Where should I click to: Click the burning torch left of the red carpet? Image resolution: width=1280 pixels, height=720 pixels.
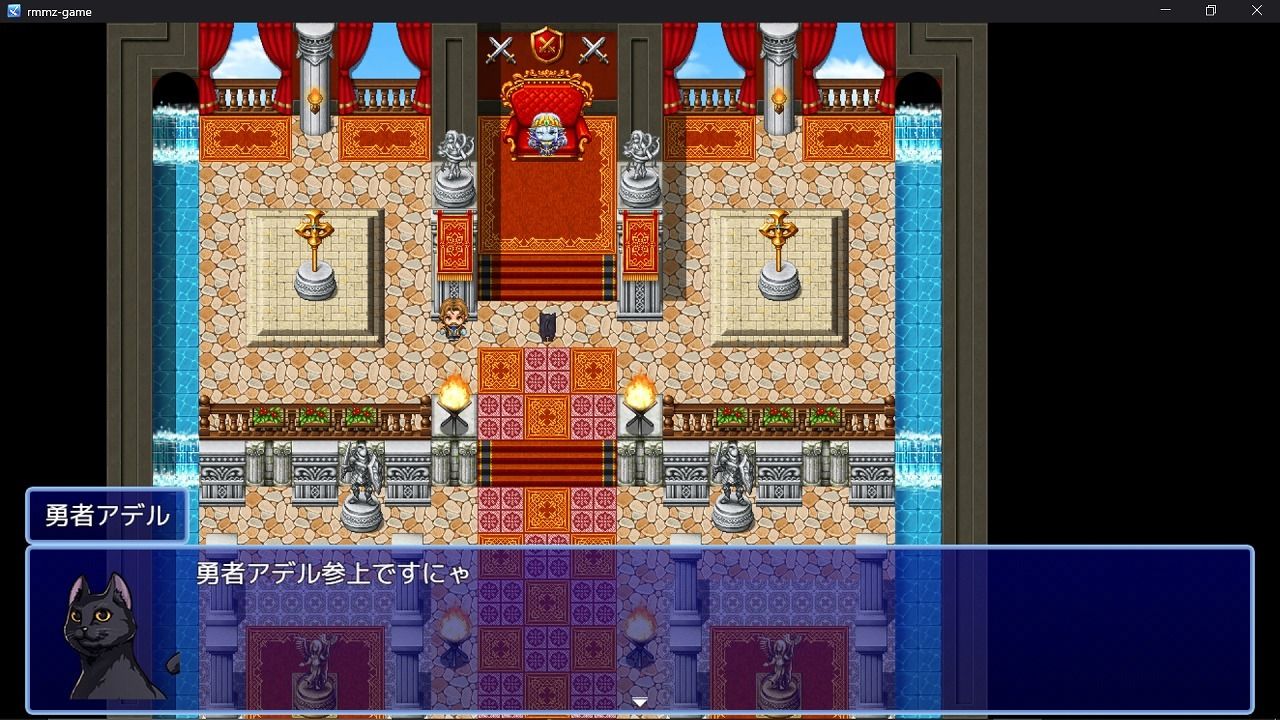pos(455,392)
